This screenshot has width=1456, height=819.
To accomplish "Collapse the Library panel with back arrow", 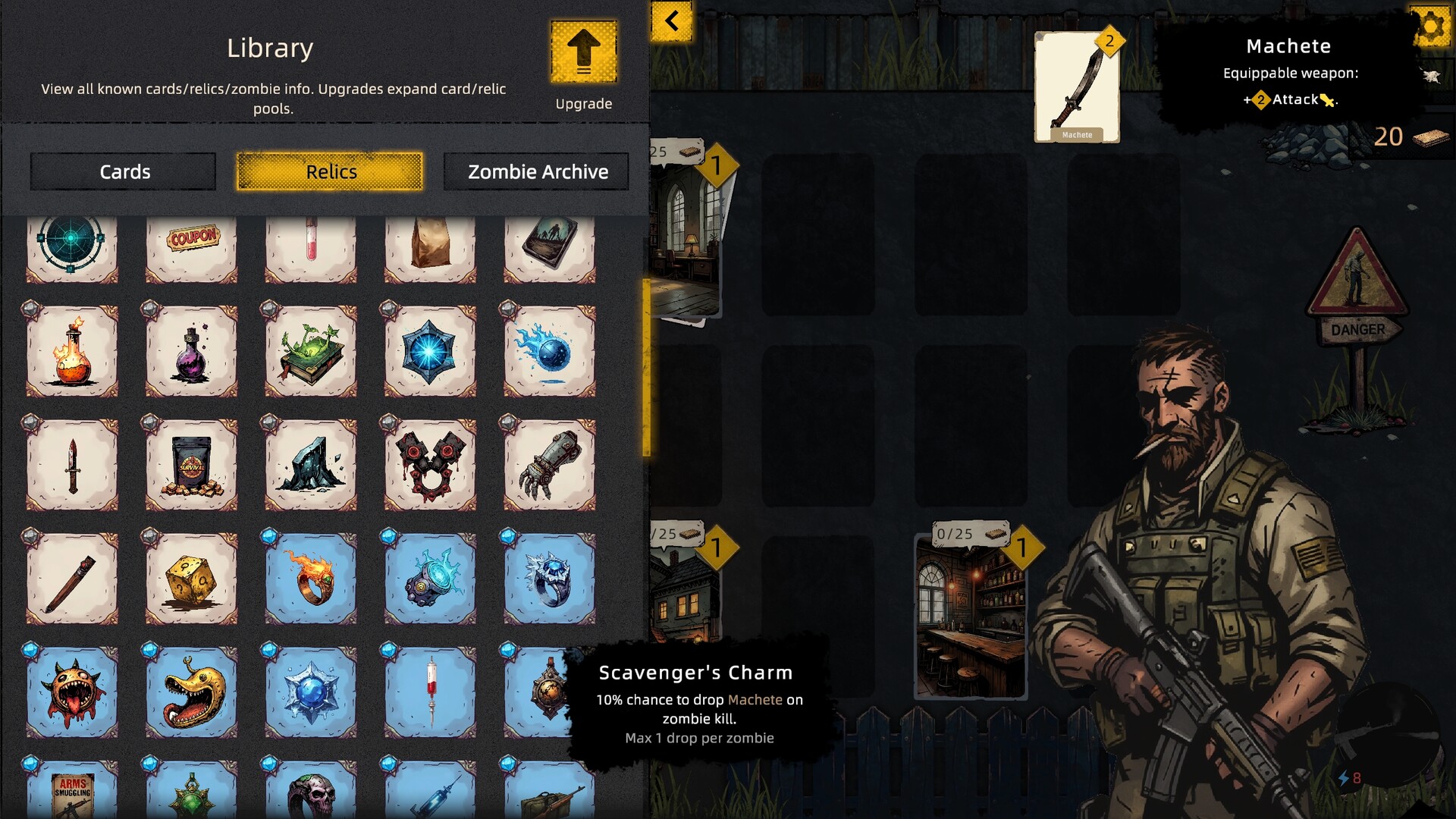I will [x=672, y=20].
